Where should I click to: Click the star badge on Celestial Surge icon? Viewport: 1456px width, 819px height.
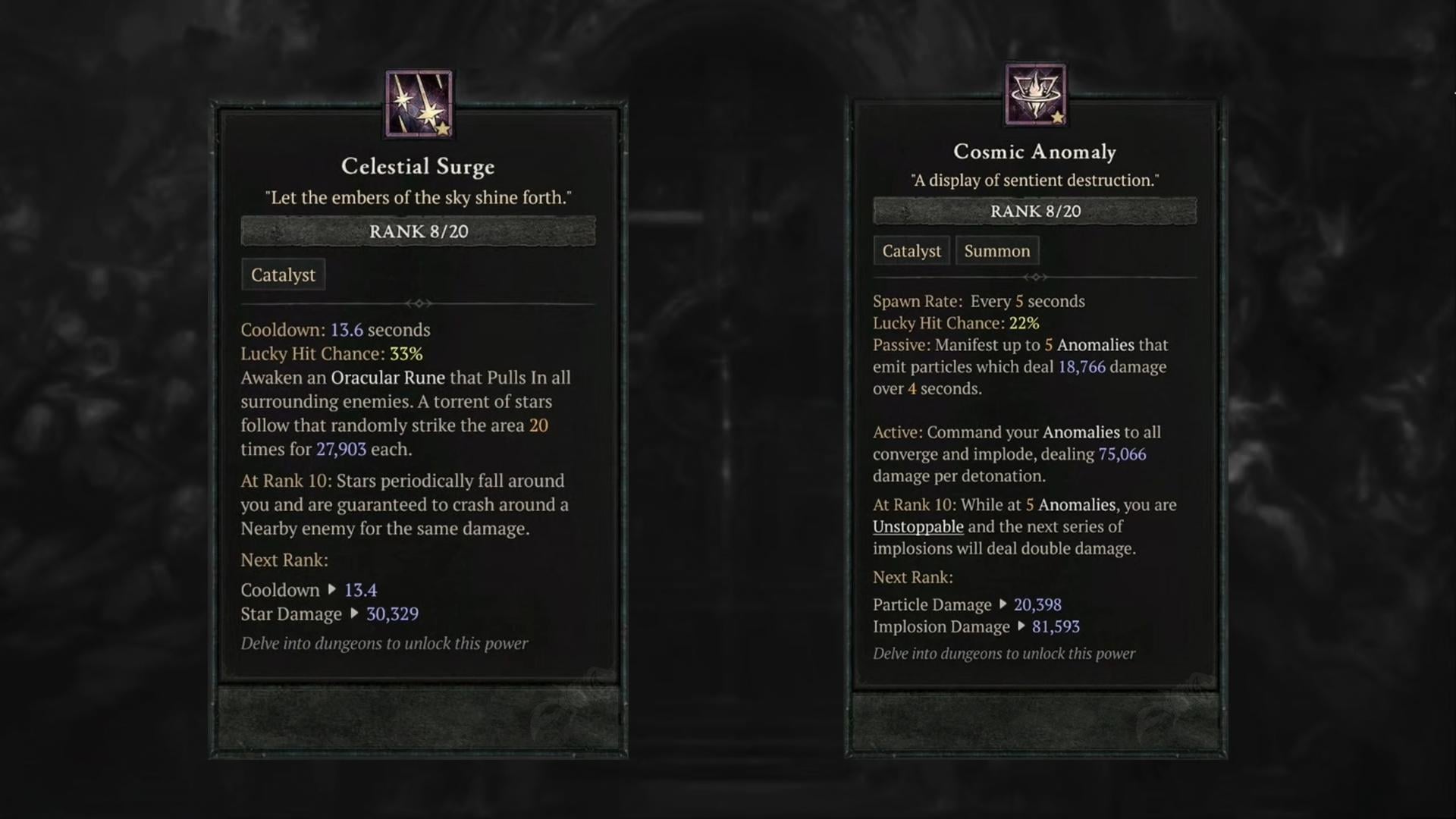point(442,130)
